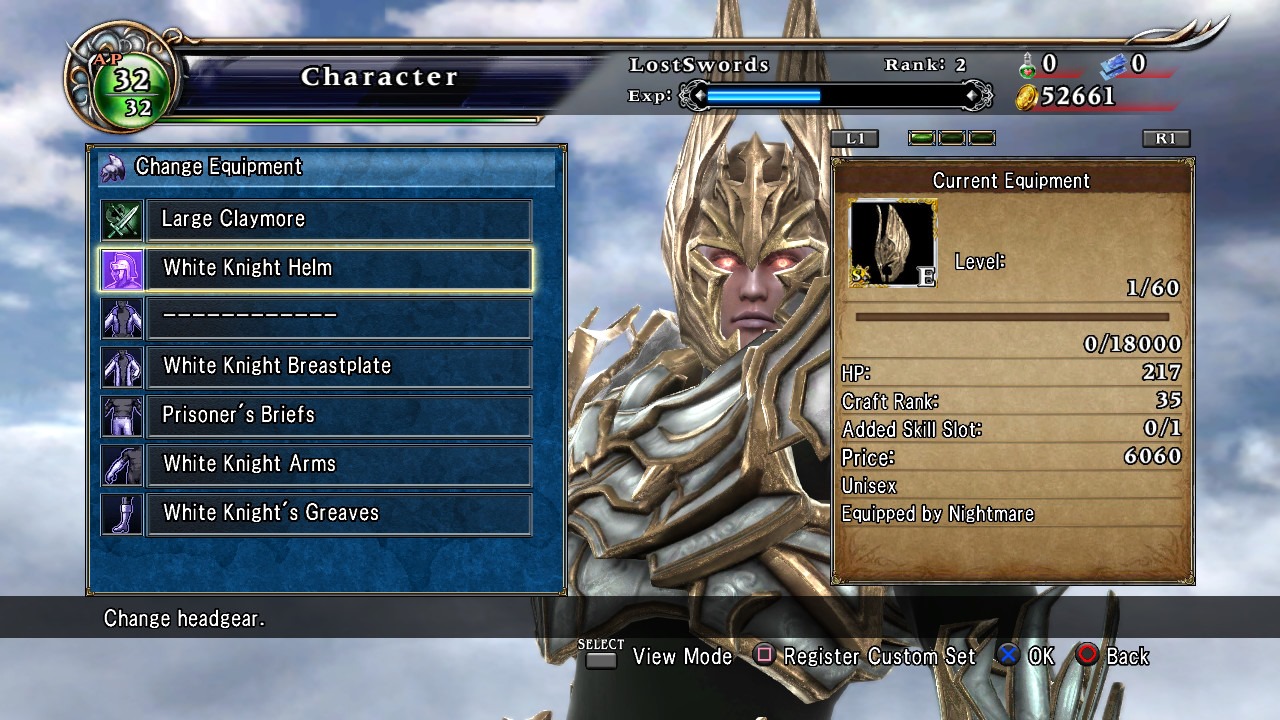The width and height of the screenshot is (1280, 720).
Task: Choose the White Knight Helm entry
Action: coord(339,268)
